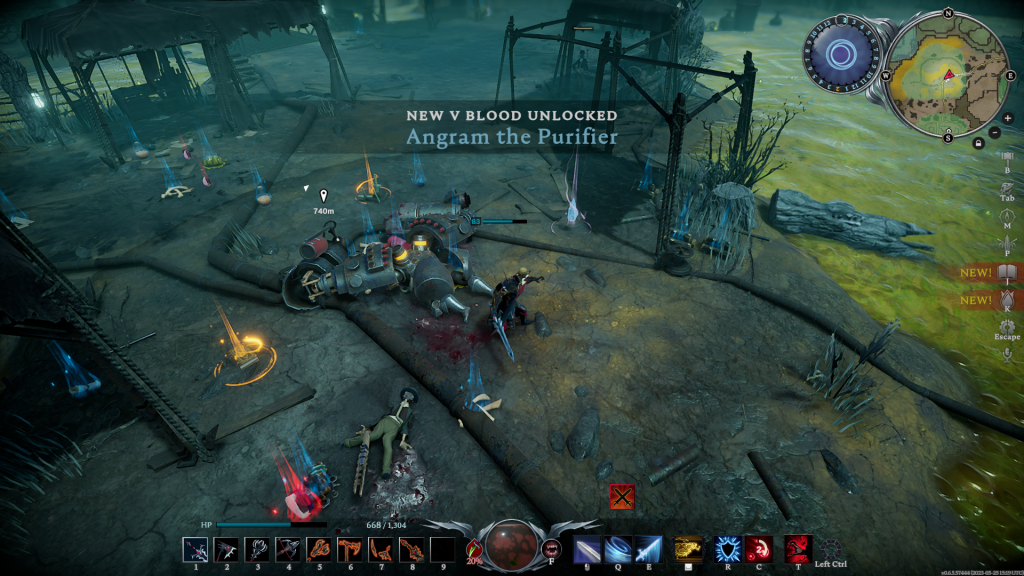Cast the red swirl spell on C
Viewport: 1024px width, 576px height.
[x=758, y=549]
